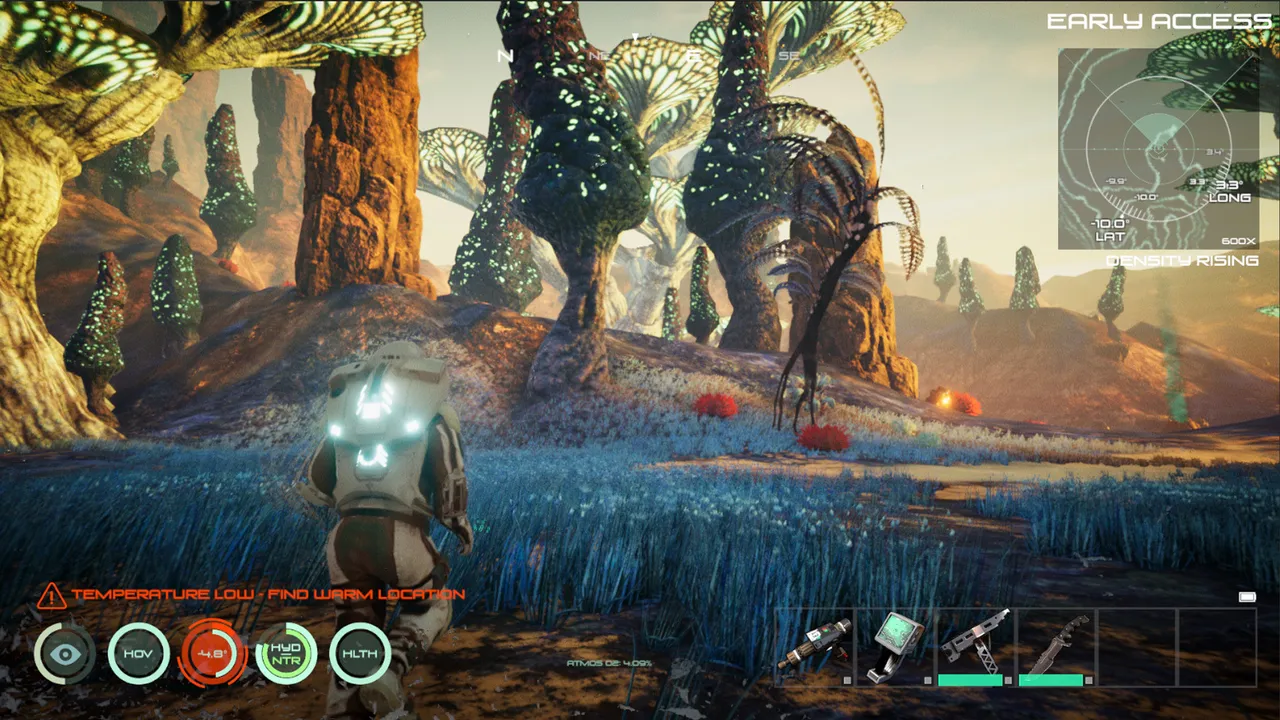
Task: Click the eye visibility status icon
Action: tap(66, 654)
